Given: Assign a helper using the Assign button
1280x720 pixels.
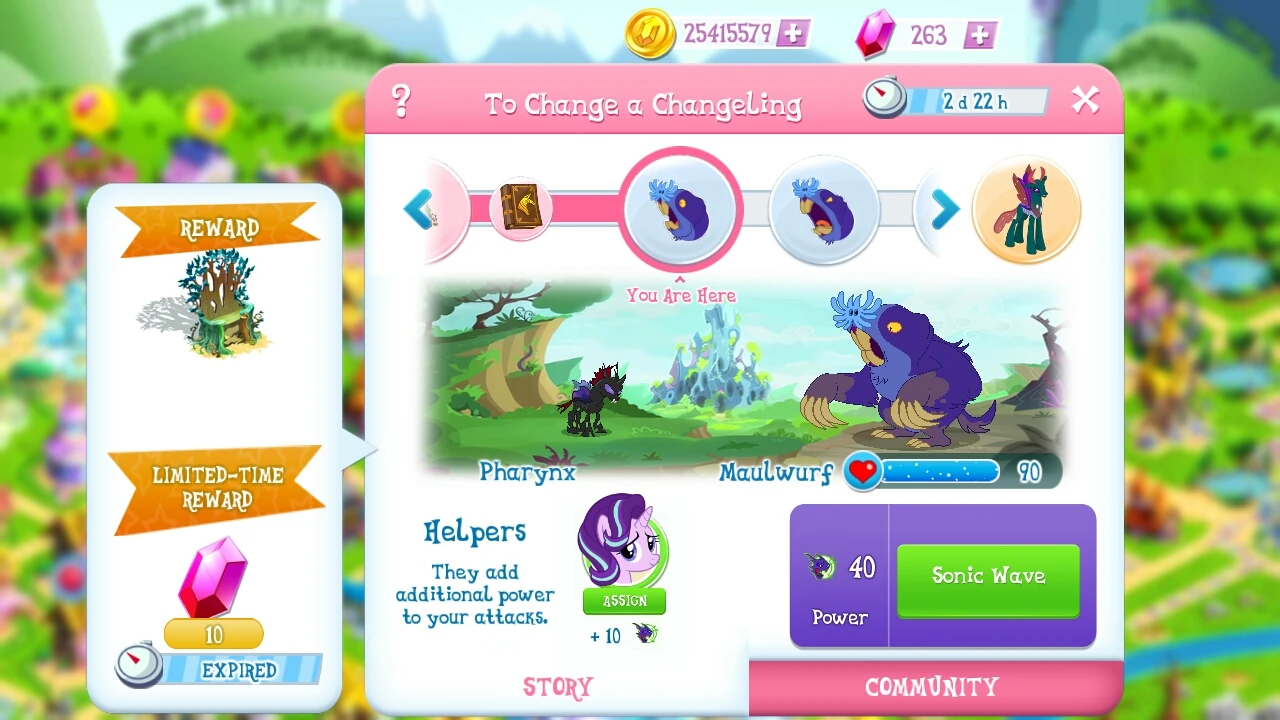Looking at the screenshot, I should point(623,601).
